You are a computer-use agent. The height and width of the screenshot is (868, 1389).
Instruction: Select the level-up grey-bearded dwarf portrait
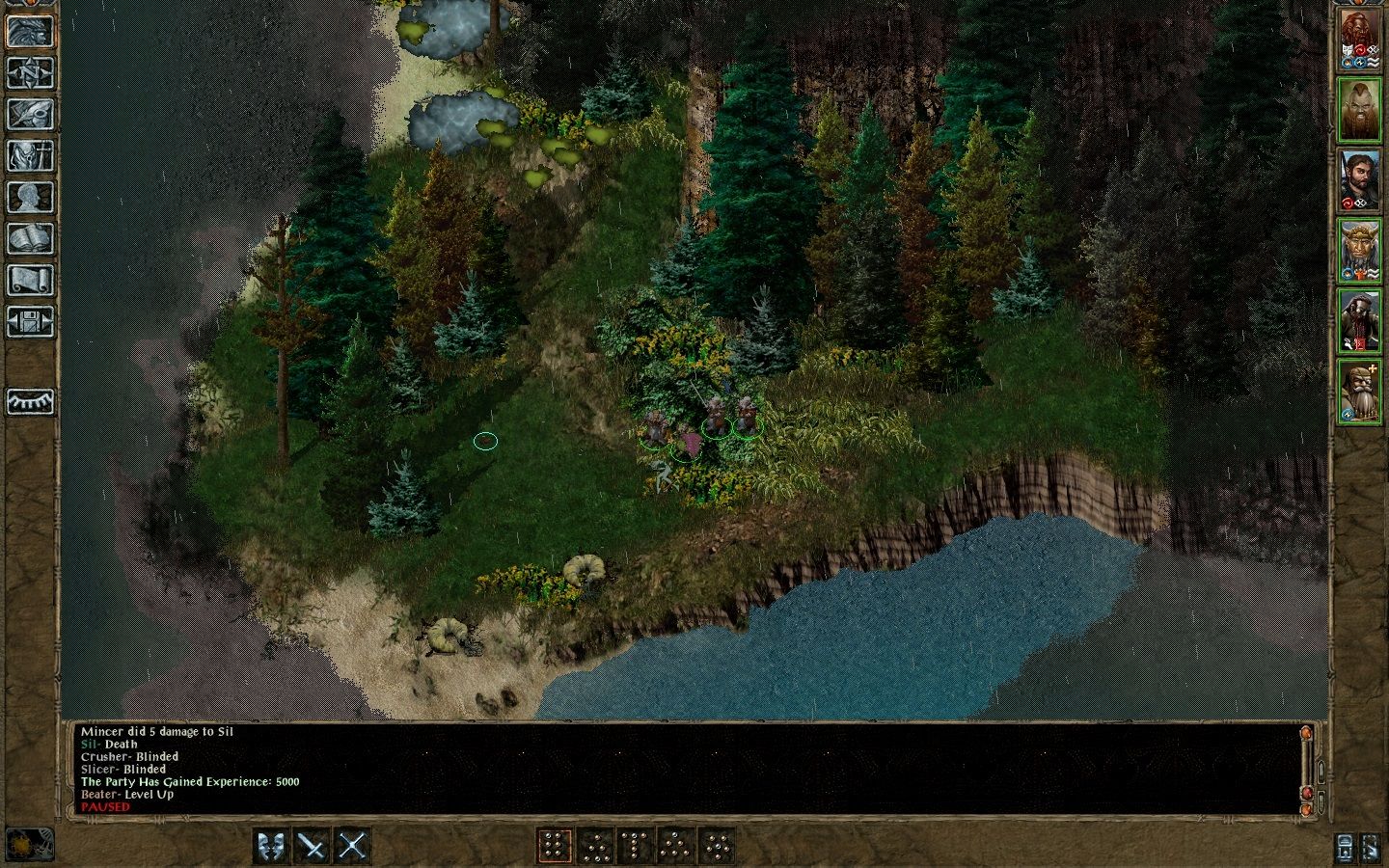pyautogui.click(x=1359, y=393)
